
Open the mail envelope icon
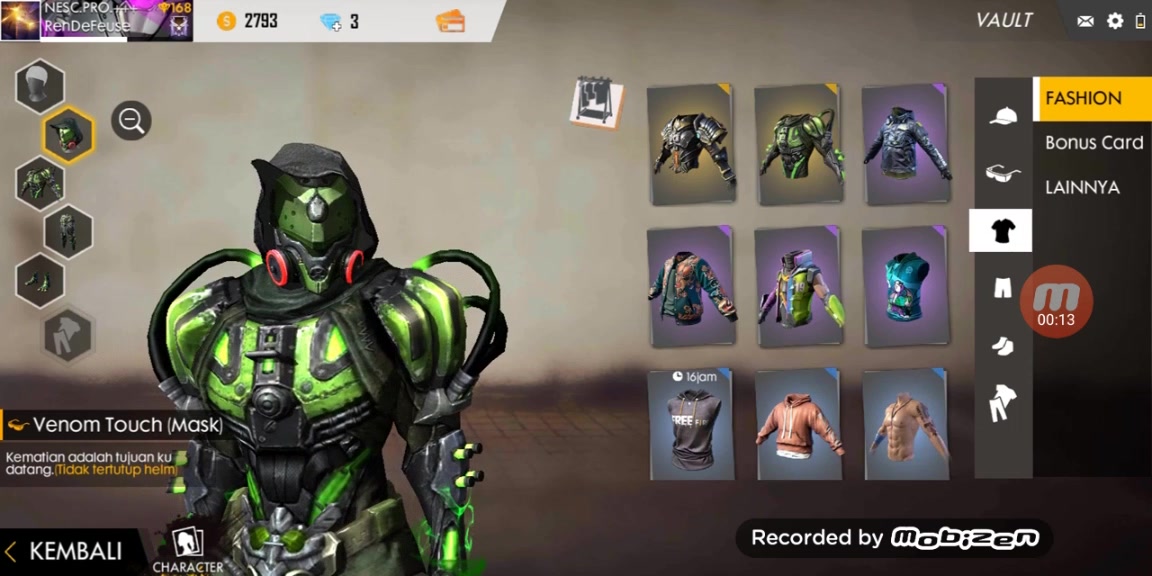[1085, 21]
